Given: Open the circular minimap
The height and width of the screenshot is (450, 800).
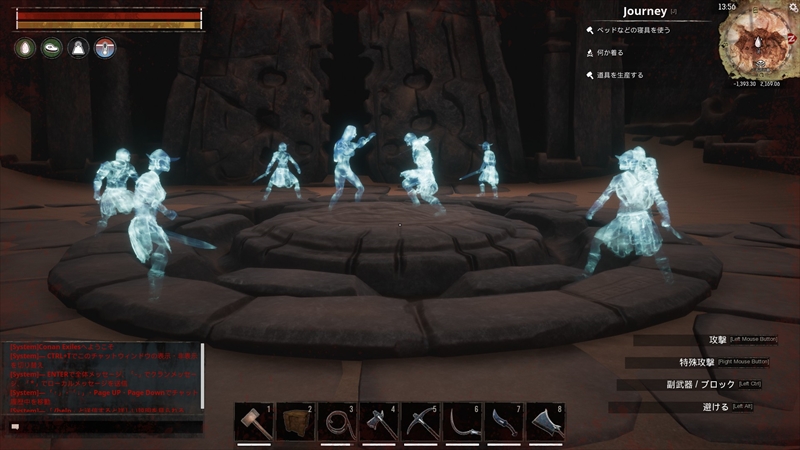Looking at the screenshot, I should click(x=757, y=43).
